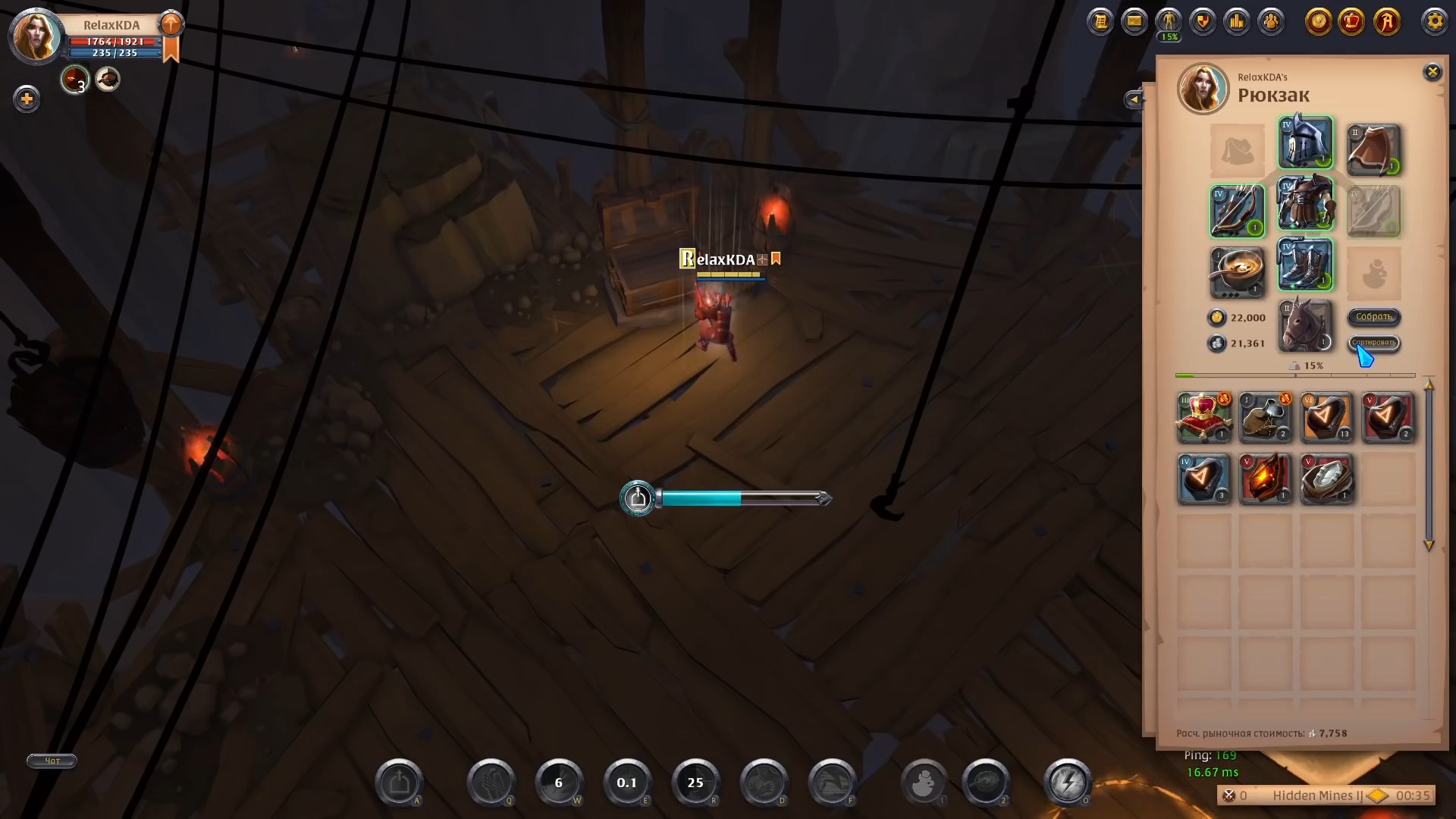
Task: Open the rankings bar chart icon
Action: [1237, 21]
